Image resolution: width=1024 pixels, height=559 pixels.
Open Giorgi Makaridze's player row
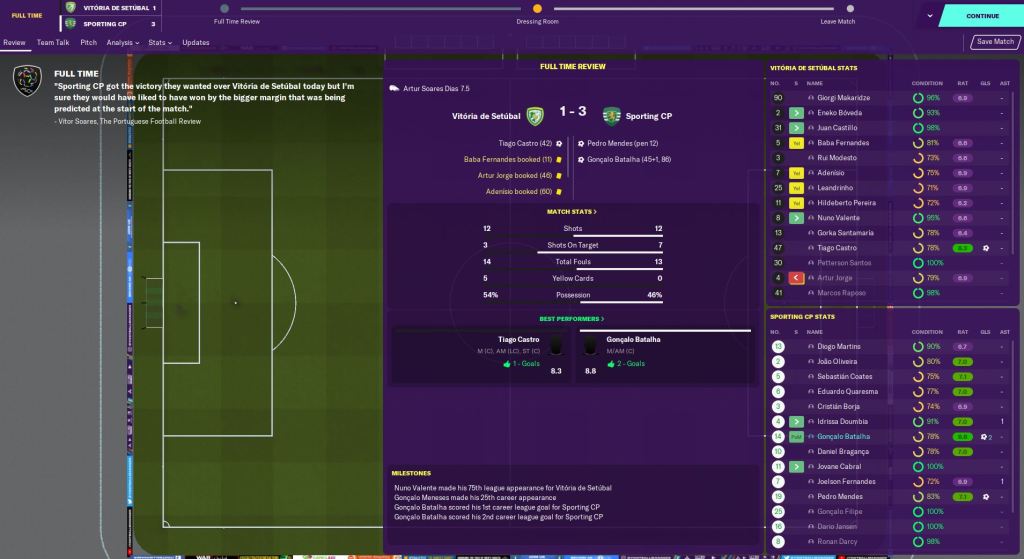(x=844, y=98)
